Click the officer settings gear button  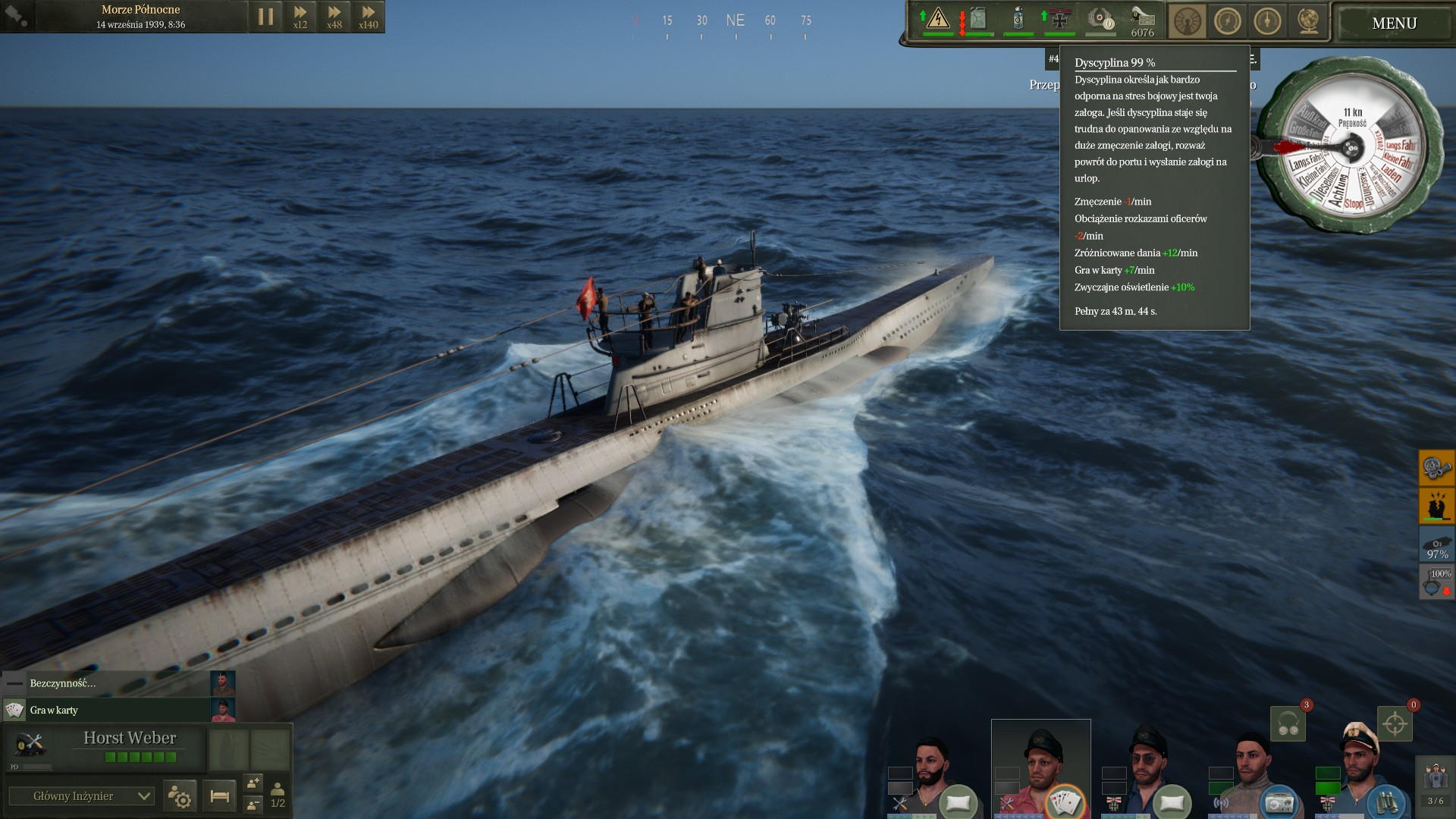tap(180, 795)
